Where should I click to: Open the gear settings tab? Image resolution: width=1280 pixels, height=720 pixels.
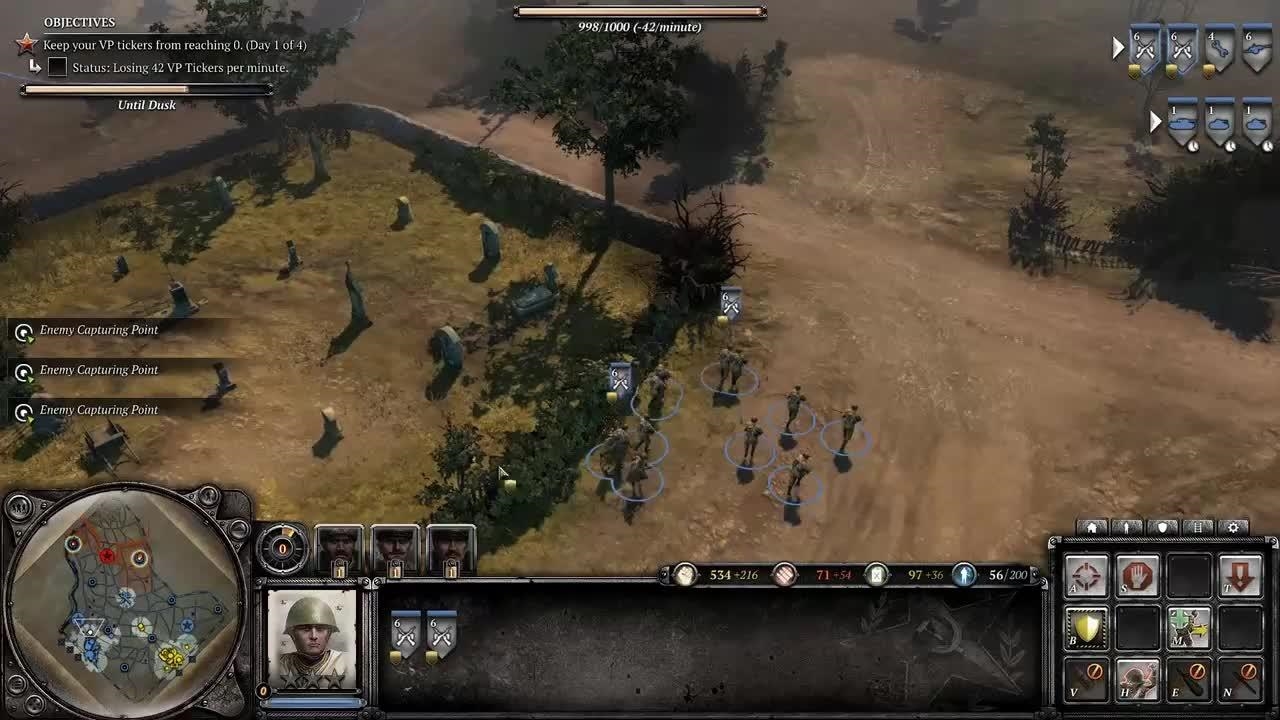coord(1233,527)
